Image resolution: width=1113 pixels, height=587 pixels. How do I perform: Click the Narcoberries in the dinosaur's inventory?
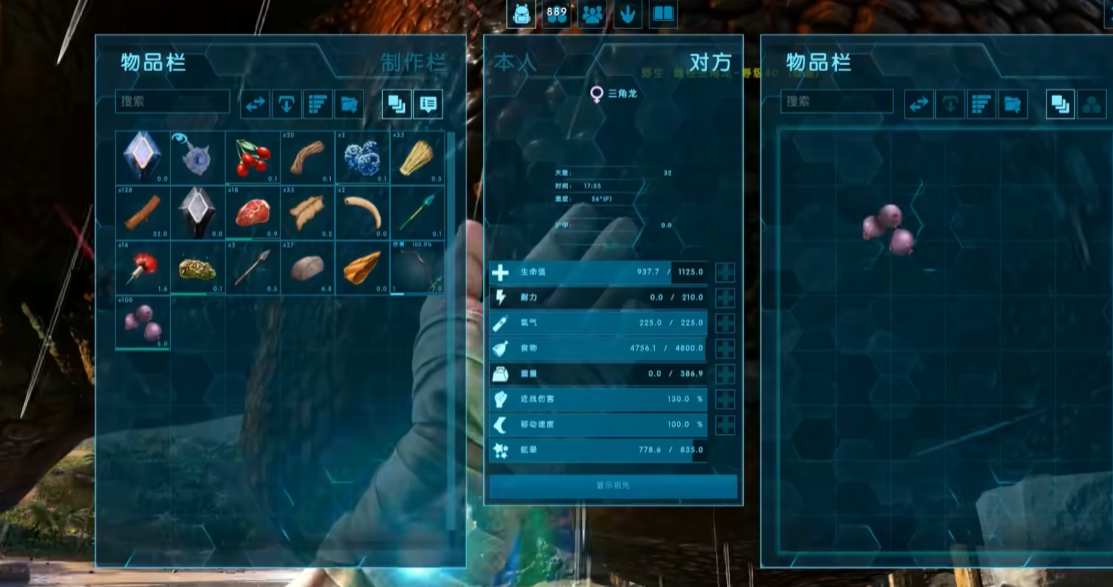(888, 228)
